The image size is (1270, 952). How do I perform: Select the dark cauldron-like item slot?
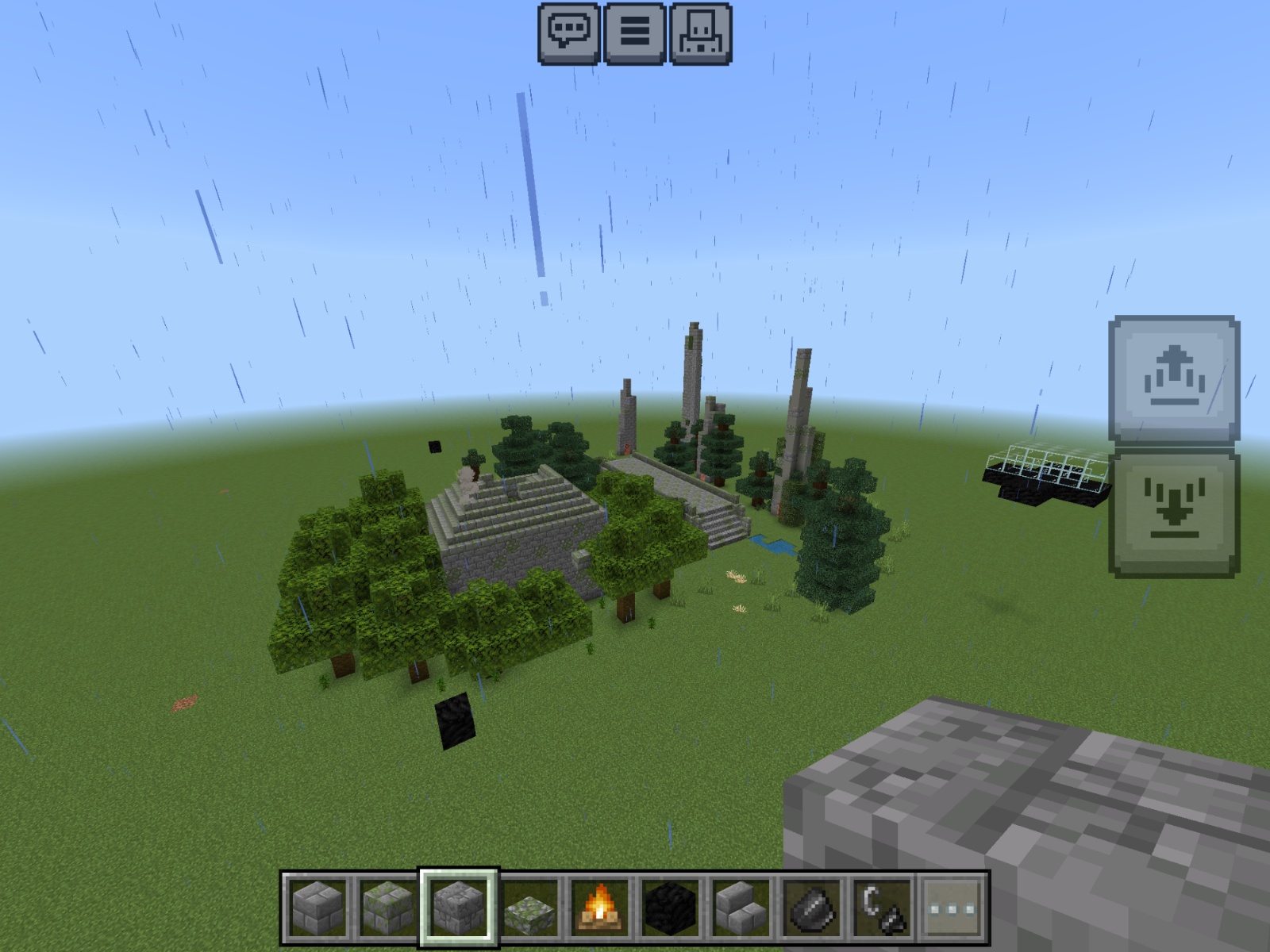tap(811, 908)
